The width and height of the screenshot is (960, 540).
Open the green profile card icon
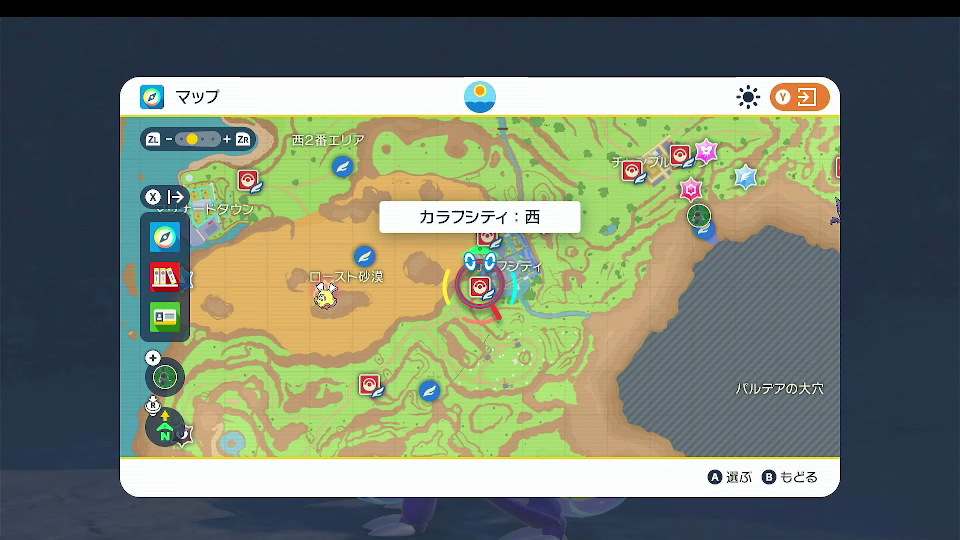[165, 317]
